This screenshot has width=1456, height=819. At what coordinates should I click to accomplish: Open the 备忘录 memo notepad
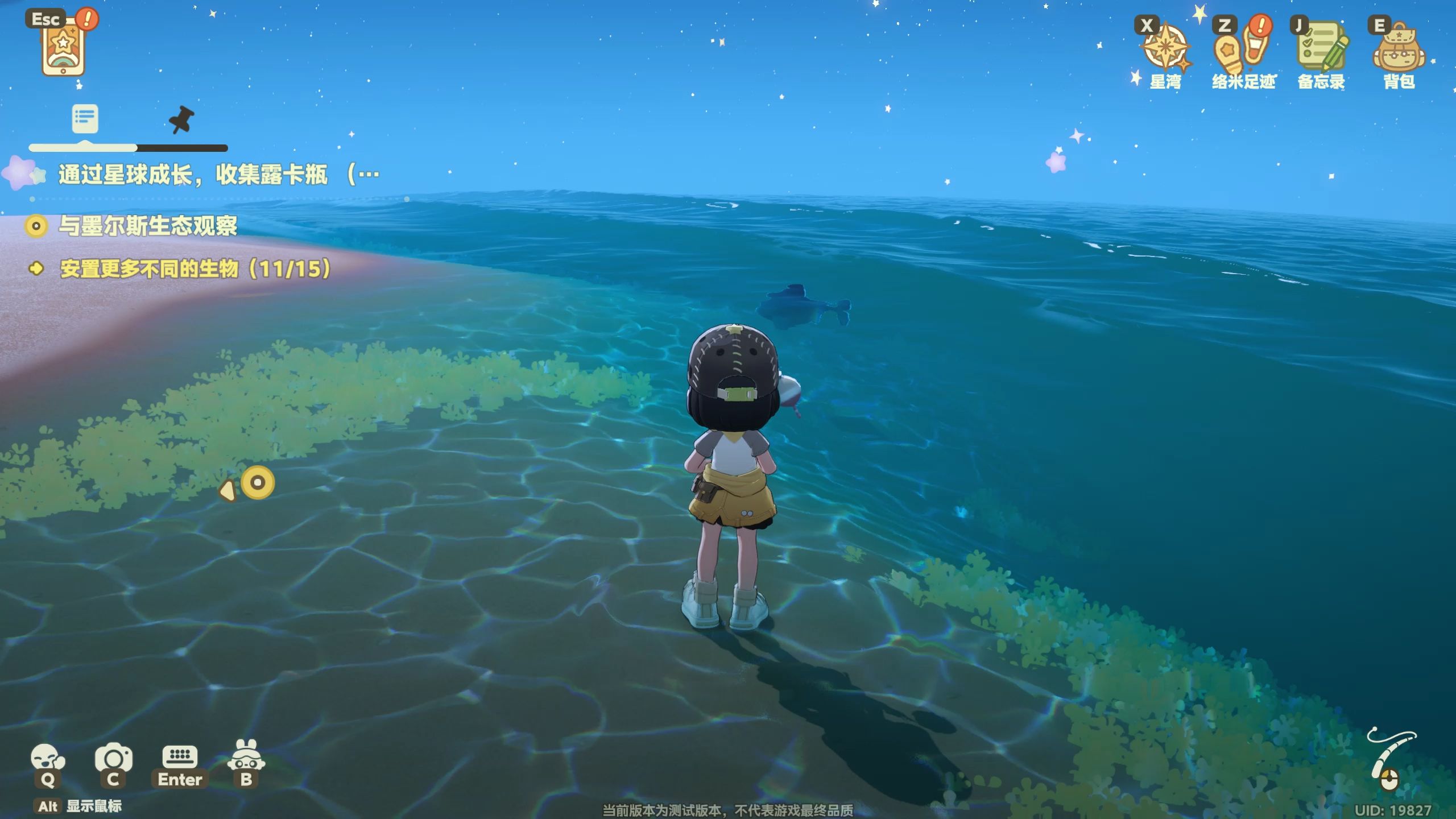pos(1321,50)
